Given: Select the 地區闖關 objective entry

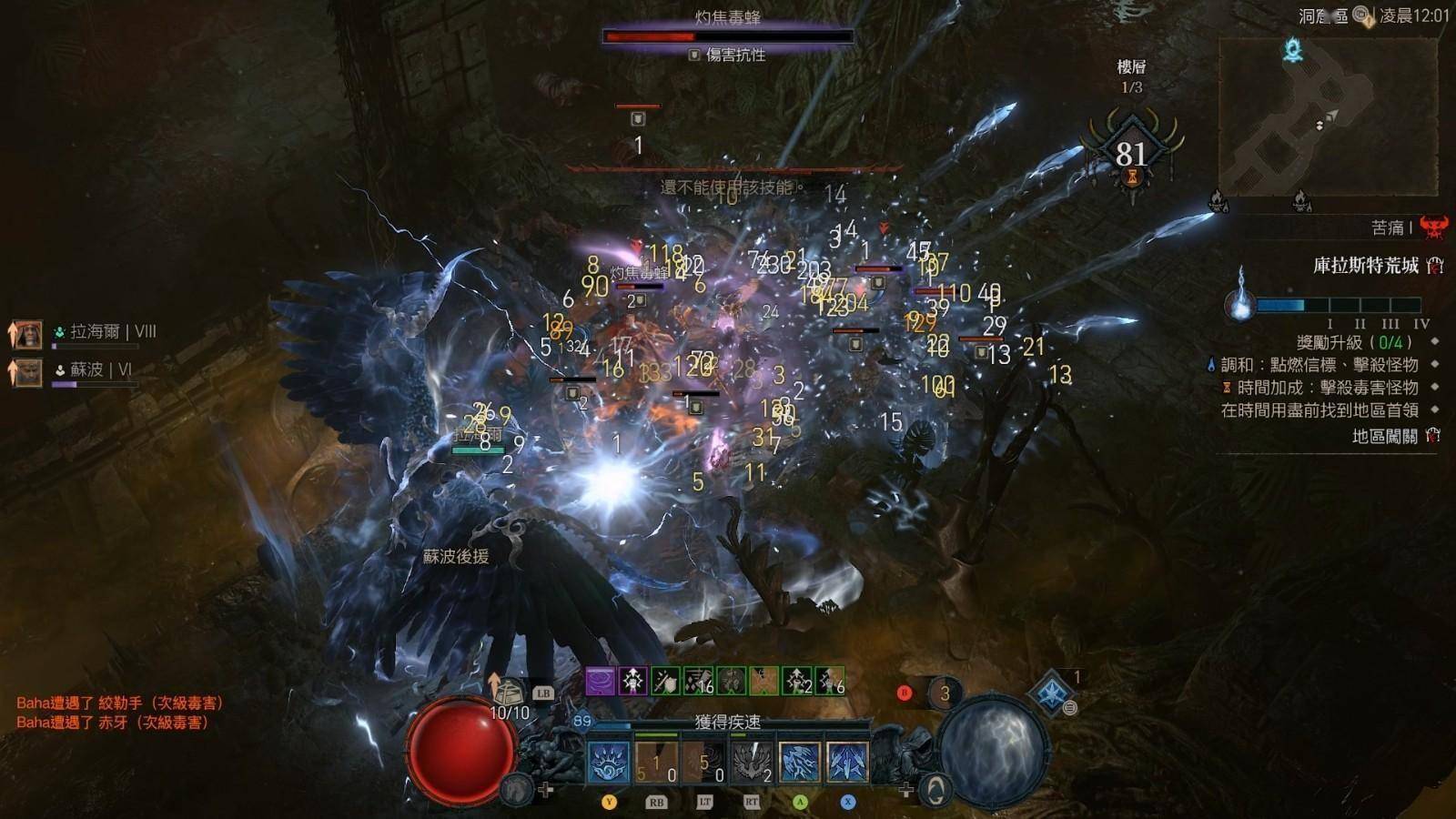Looking at the screenshot, I should (x=1384, y=437).
